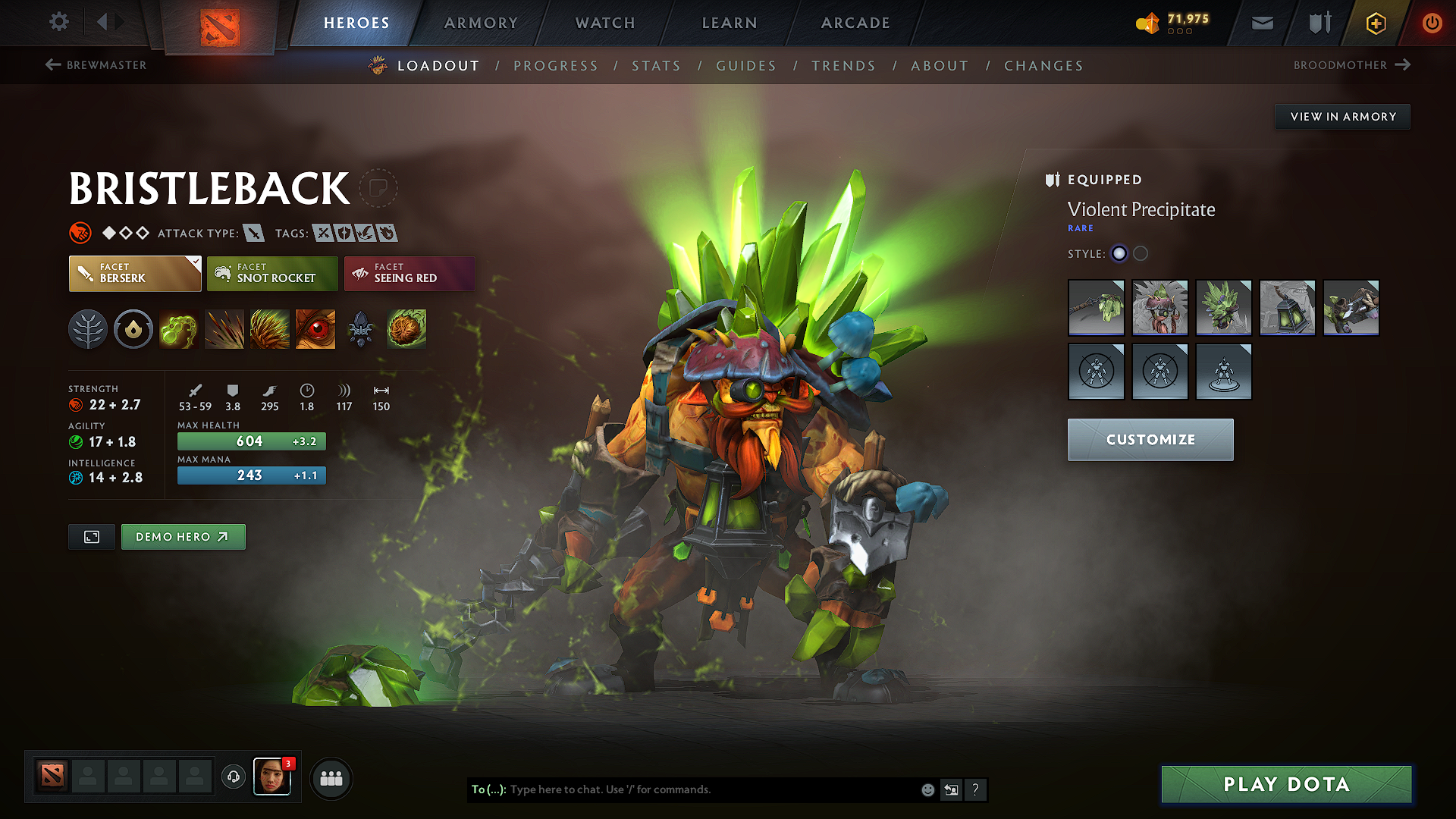
Task: Click the VIEW IN ARMORY button
Action: (1342, 116)
